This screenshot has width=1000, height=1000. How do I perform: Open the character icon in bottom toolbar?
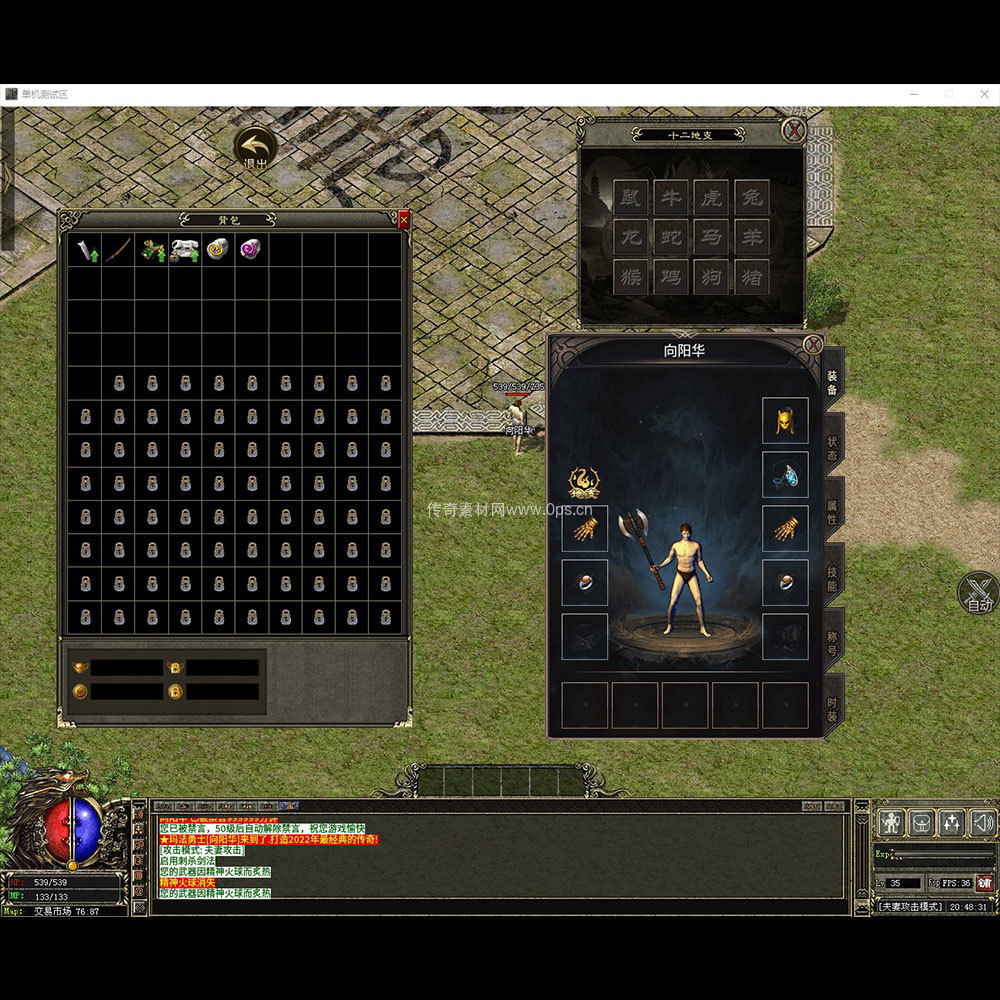click(x=890, y=823)
